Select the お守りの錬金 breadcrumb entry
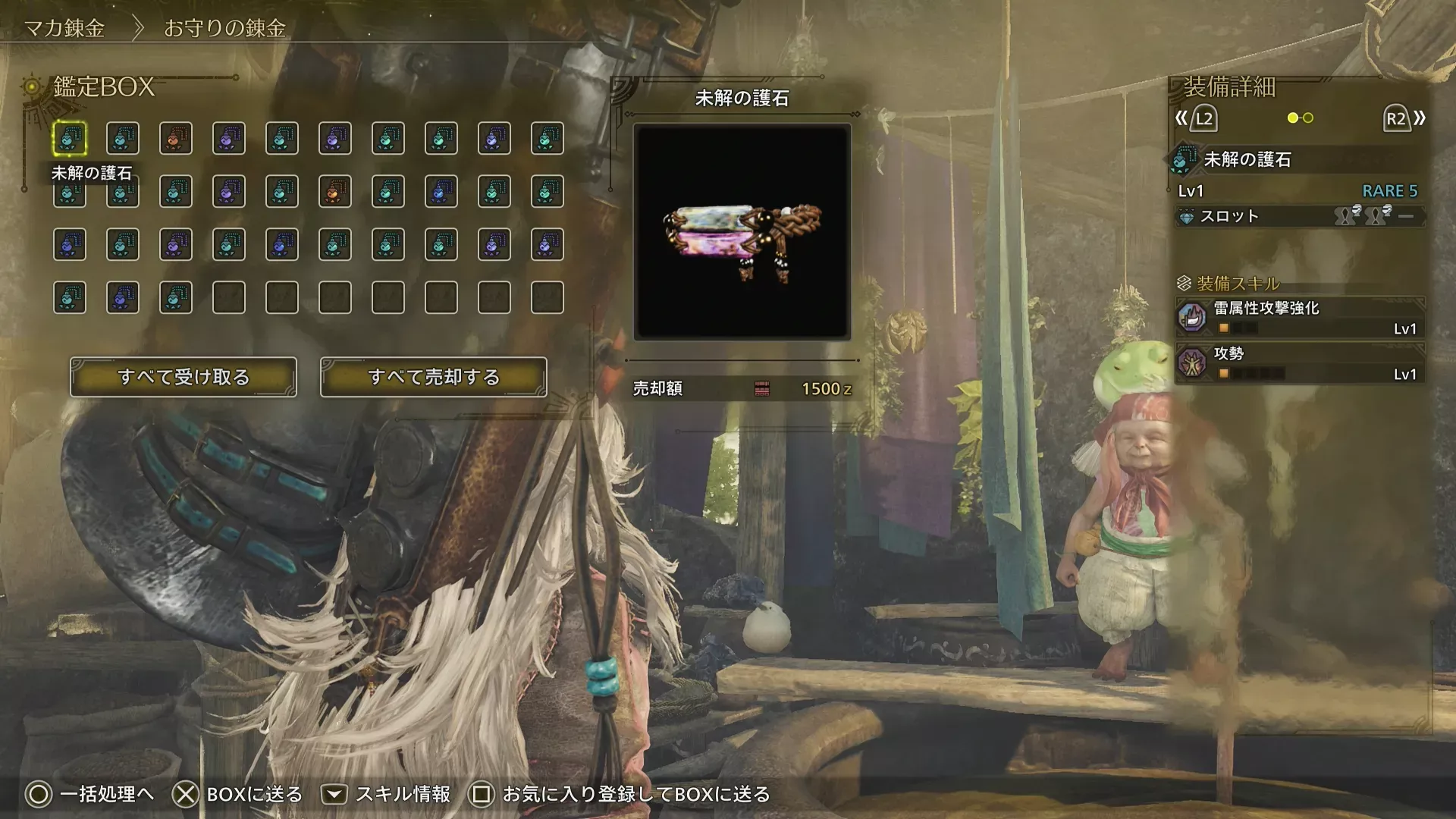 224,28
